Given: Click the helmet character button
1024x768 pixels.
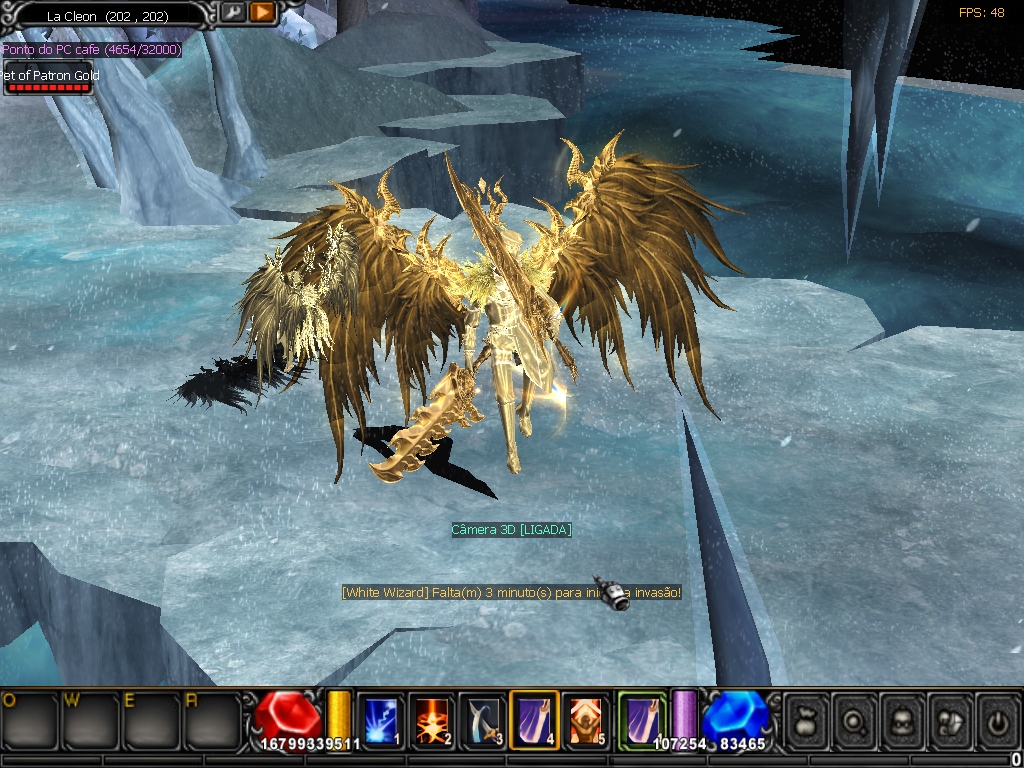Looking at the screenshot, I should tap(902, 721).
